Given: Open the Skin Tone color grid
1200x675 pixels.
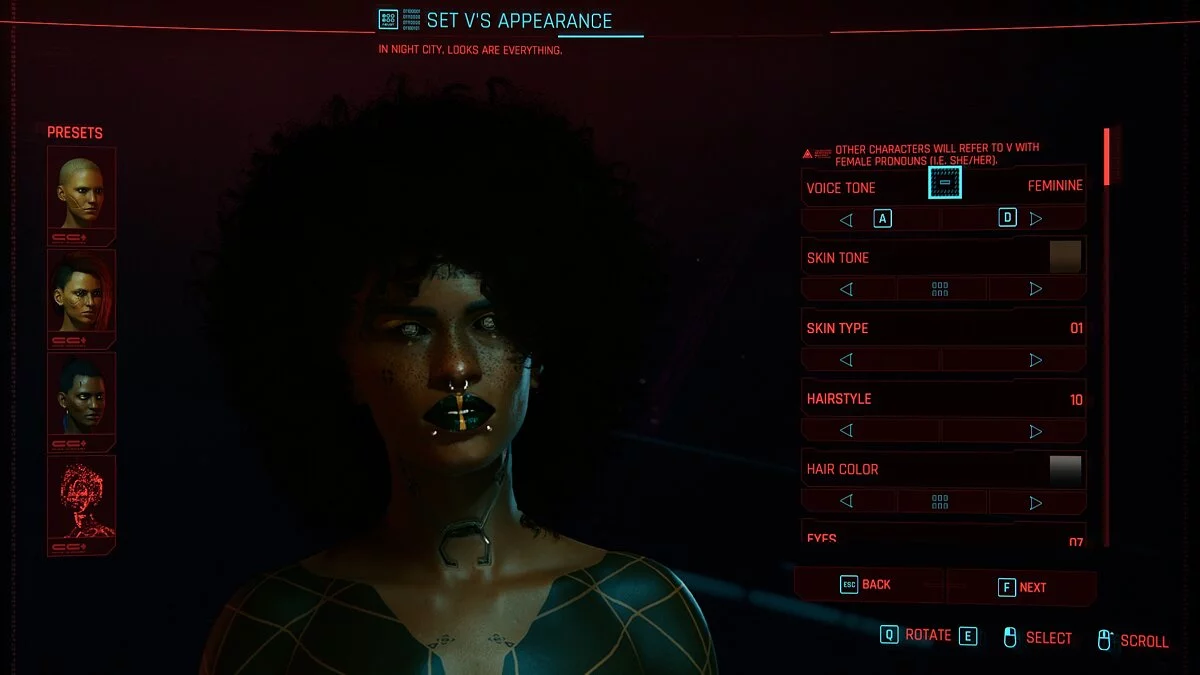Looking at the screenshot, I should click(x=940, y=289).
